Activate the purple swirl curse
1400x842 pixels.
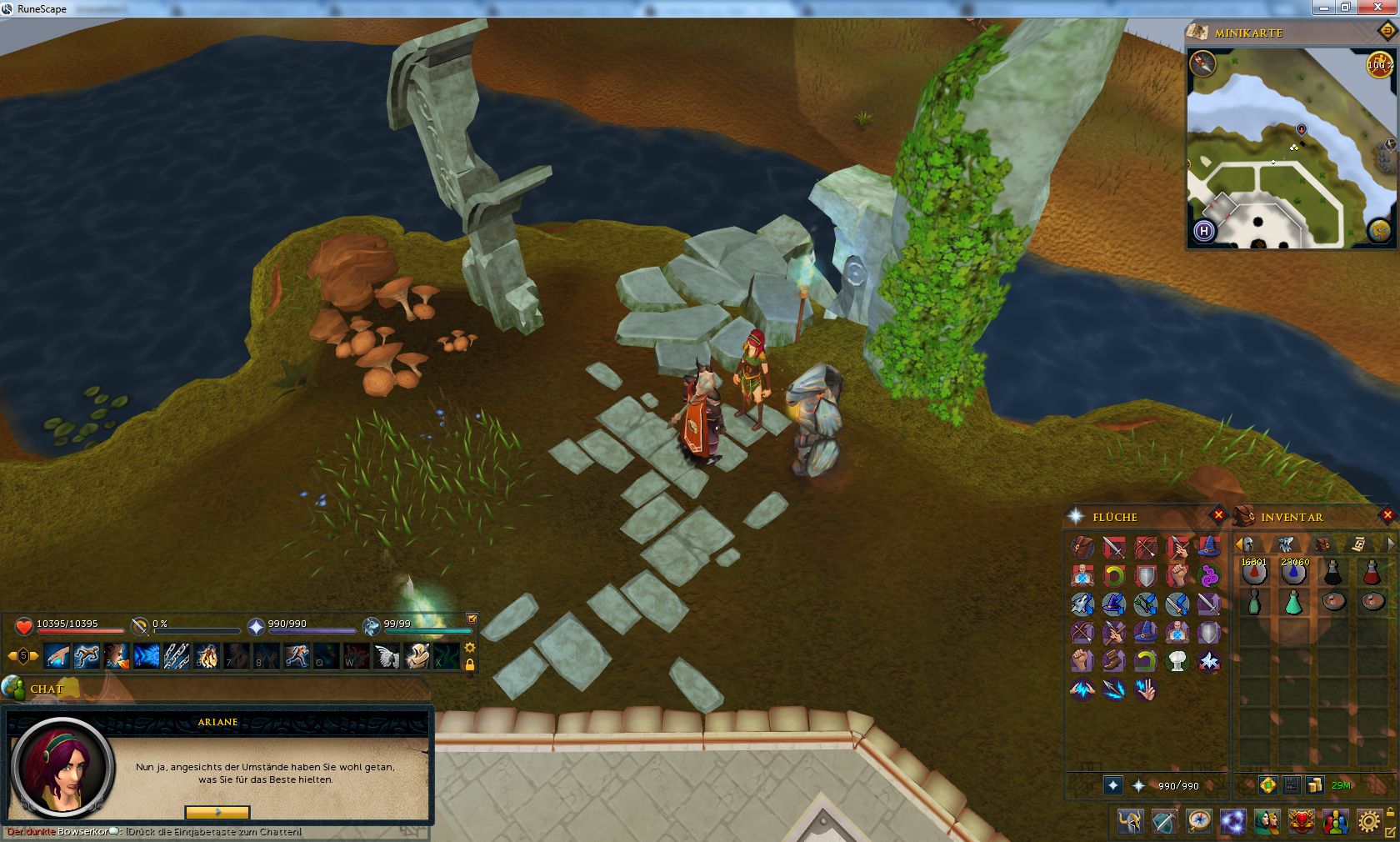tap(1208, 575)
